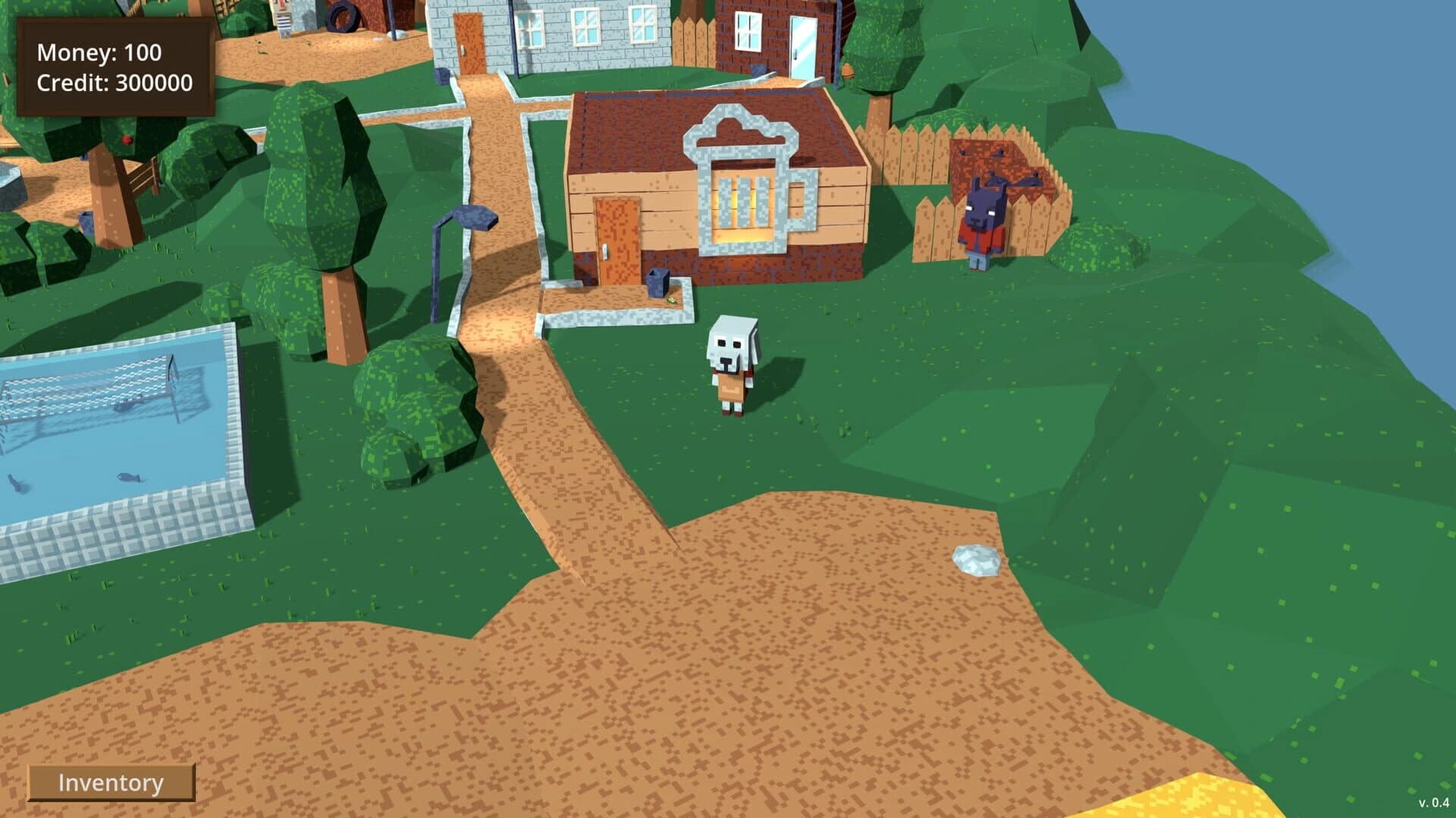This screenshot has width=1456, height=818.
Task: Open the Inventory panel
Action: [x=111, y=782]
